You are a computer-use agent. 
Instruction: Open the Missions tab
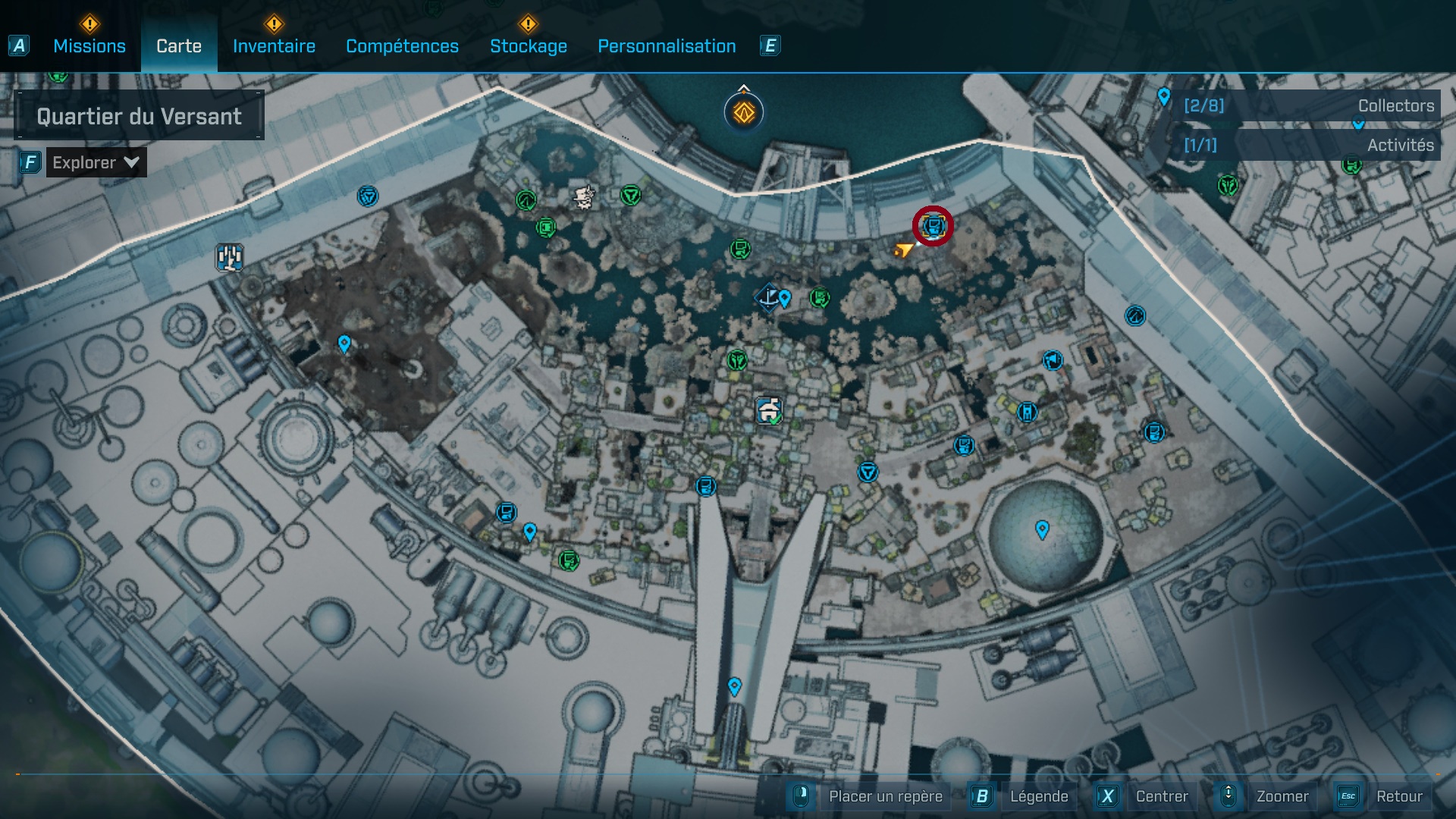[x=88, y=45]
